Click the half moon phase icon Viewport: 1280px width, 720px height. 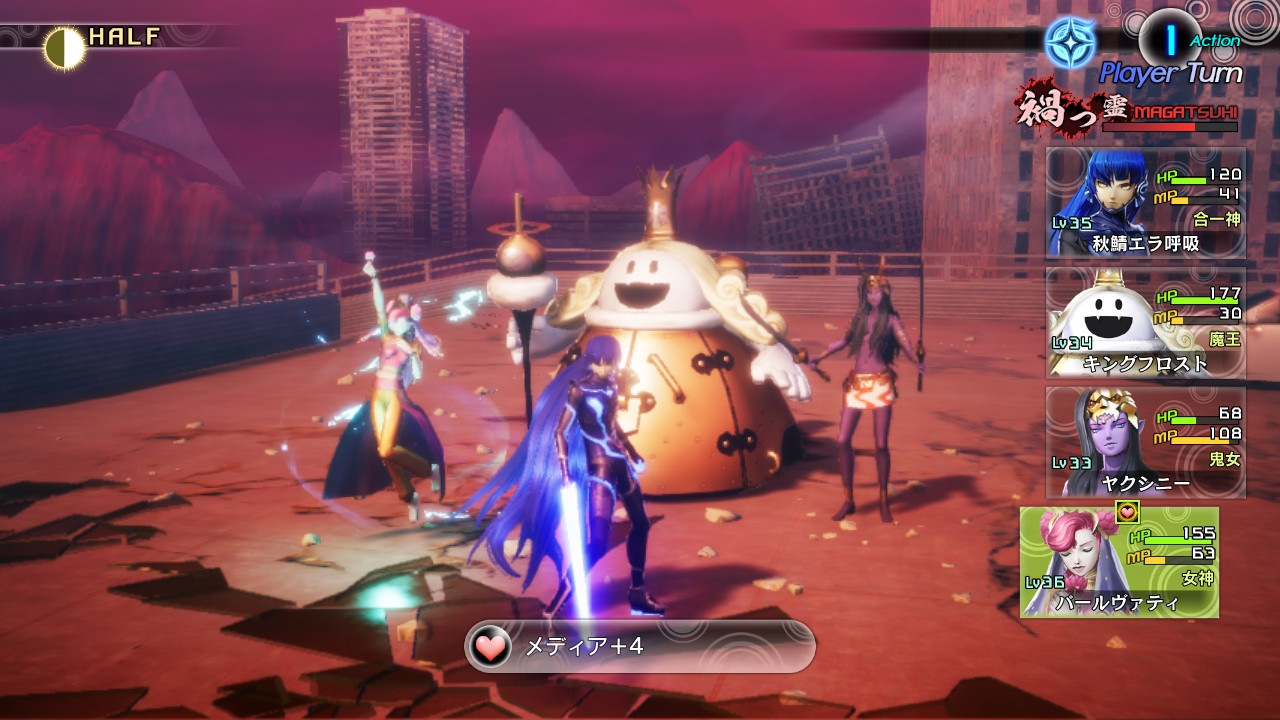63,47
